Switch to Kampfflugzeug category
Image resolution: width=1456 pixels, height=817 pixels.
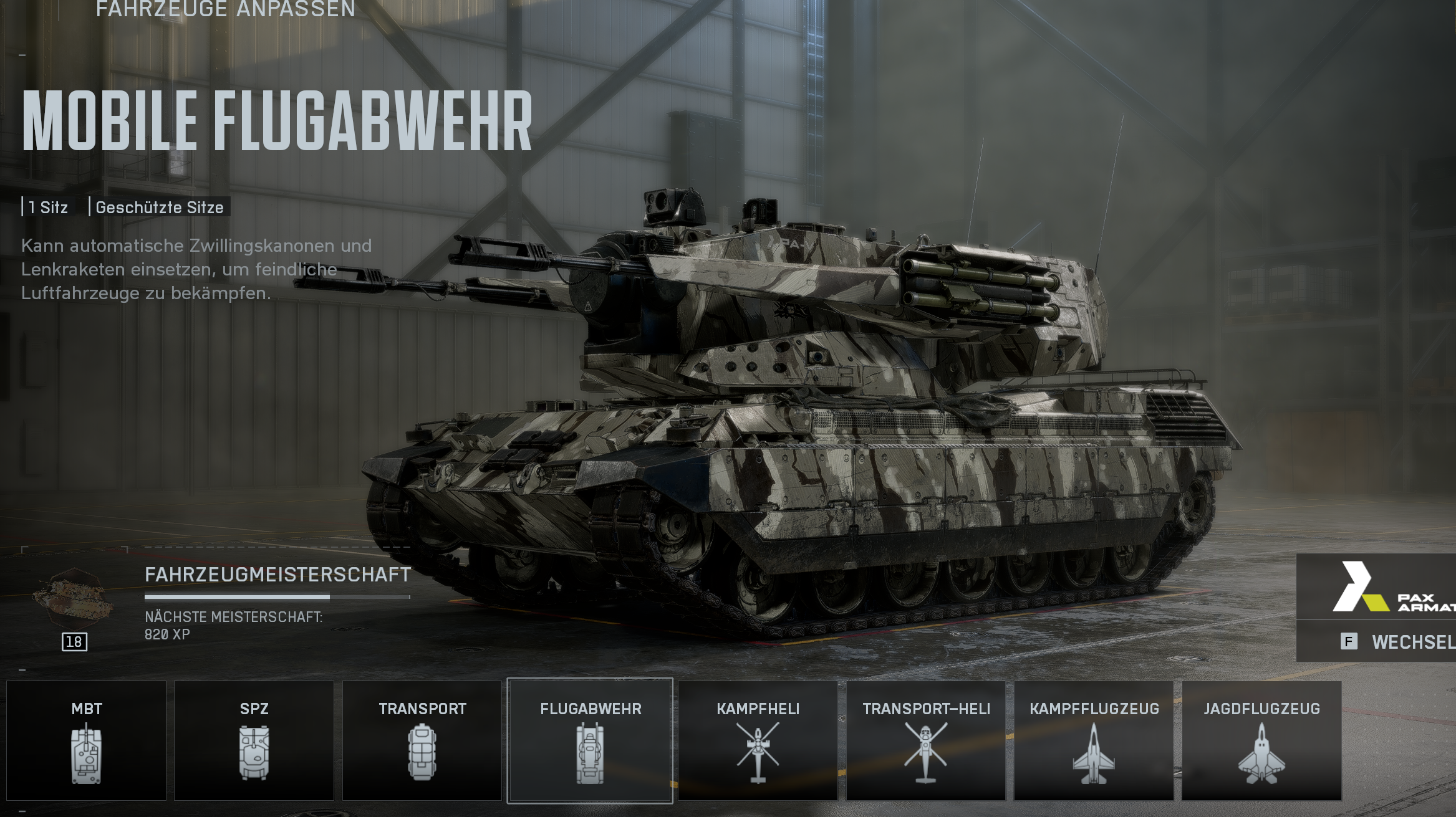point(1094,740)
